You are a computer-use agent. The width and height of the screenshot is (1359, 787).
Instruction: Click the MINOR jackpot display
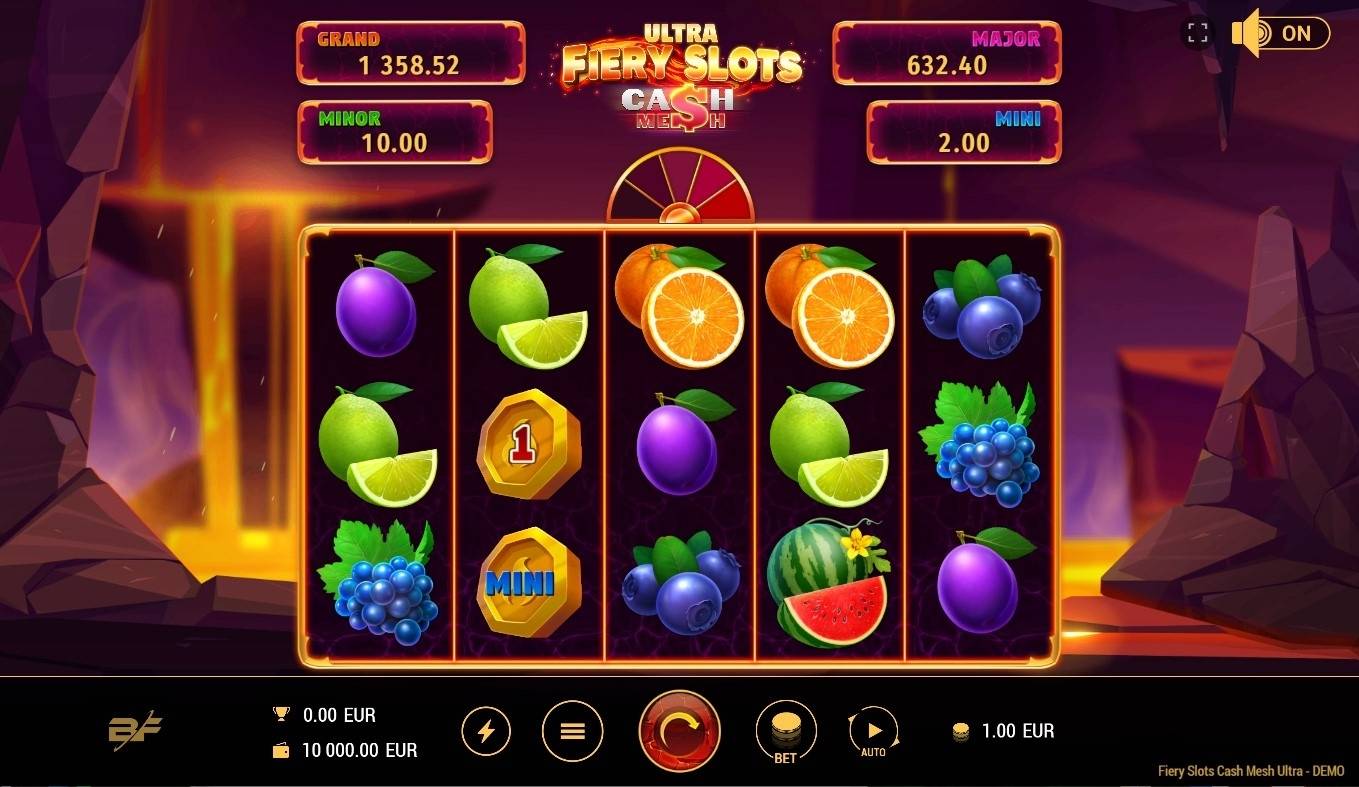[x=394, y=131]
